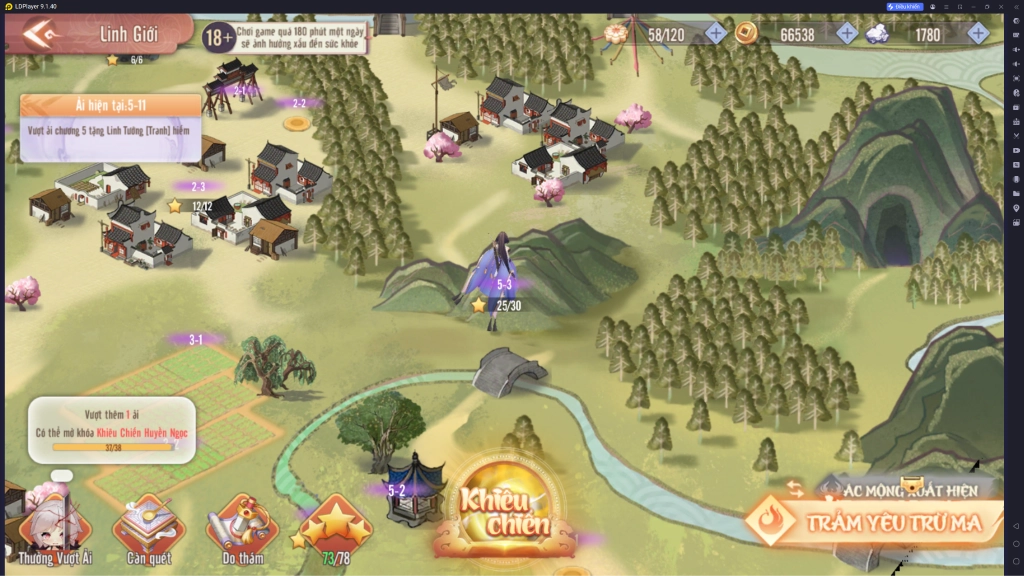Select stage 3-1 on the map
The height and width of the screenshot is (576, 1024).
(196, 340)
